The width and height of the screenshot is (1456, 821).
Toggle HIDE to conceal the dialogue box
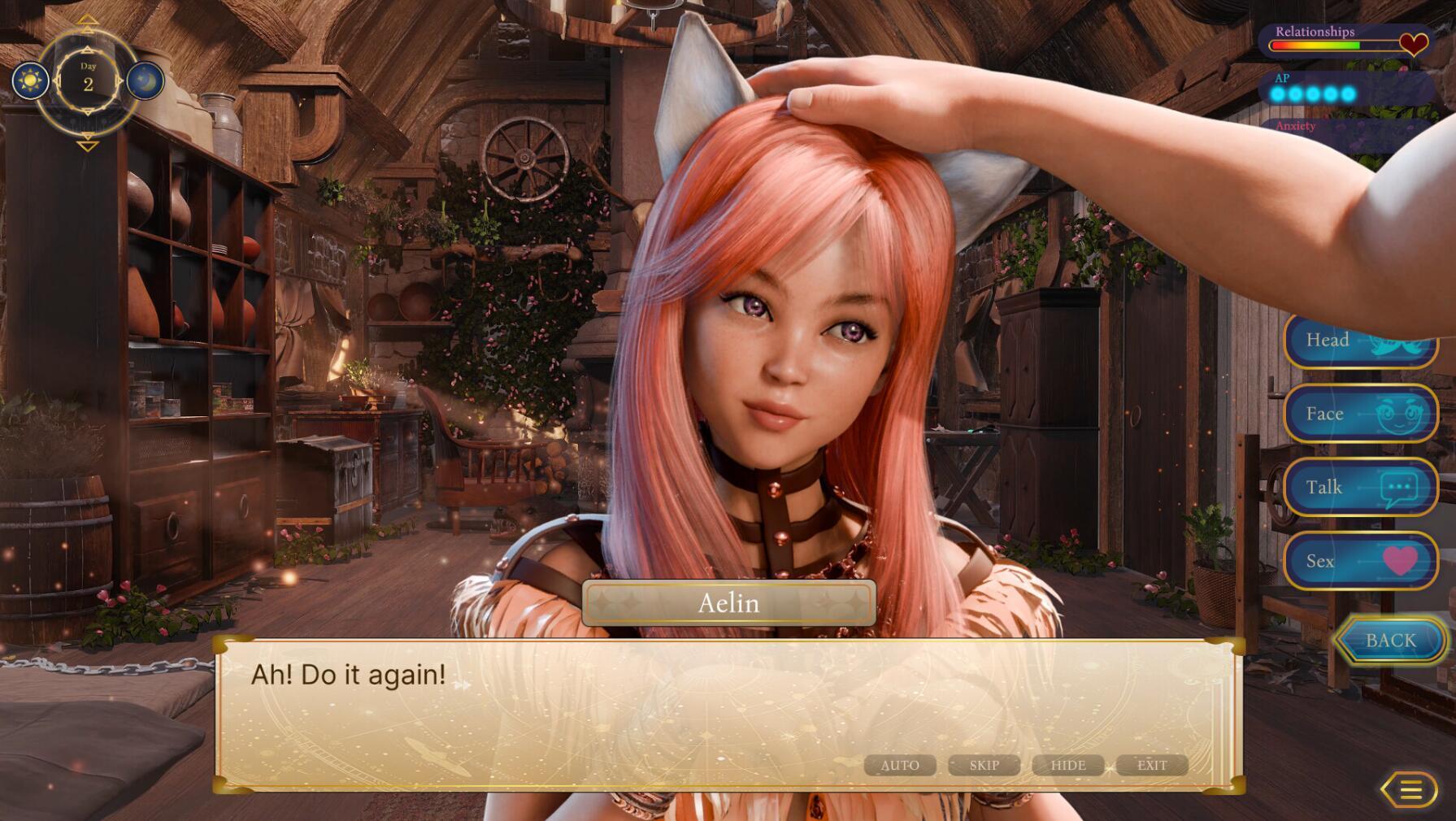click(1069, 765)
